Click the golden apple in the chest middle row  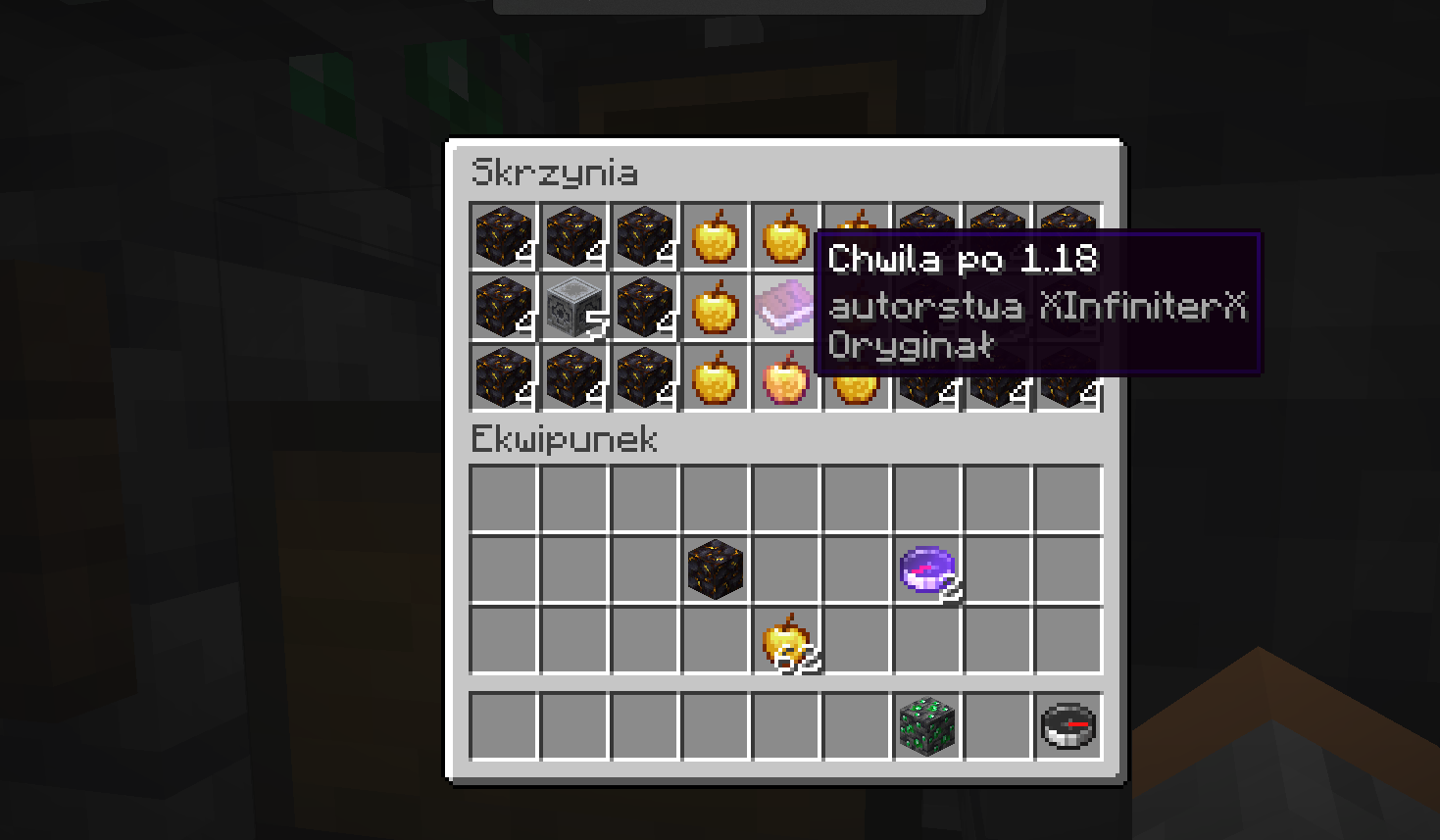(x=715, y=307)
